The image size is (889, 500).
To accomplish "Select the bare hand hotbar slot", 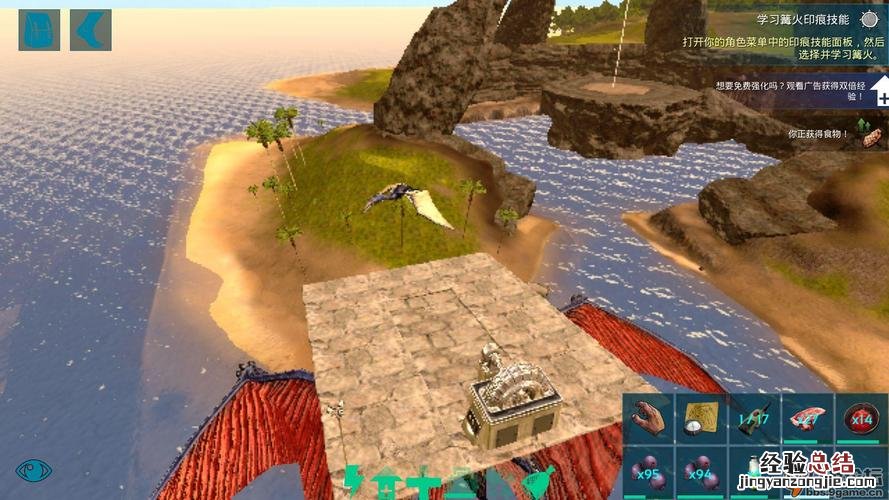I will click(648, 417).
